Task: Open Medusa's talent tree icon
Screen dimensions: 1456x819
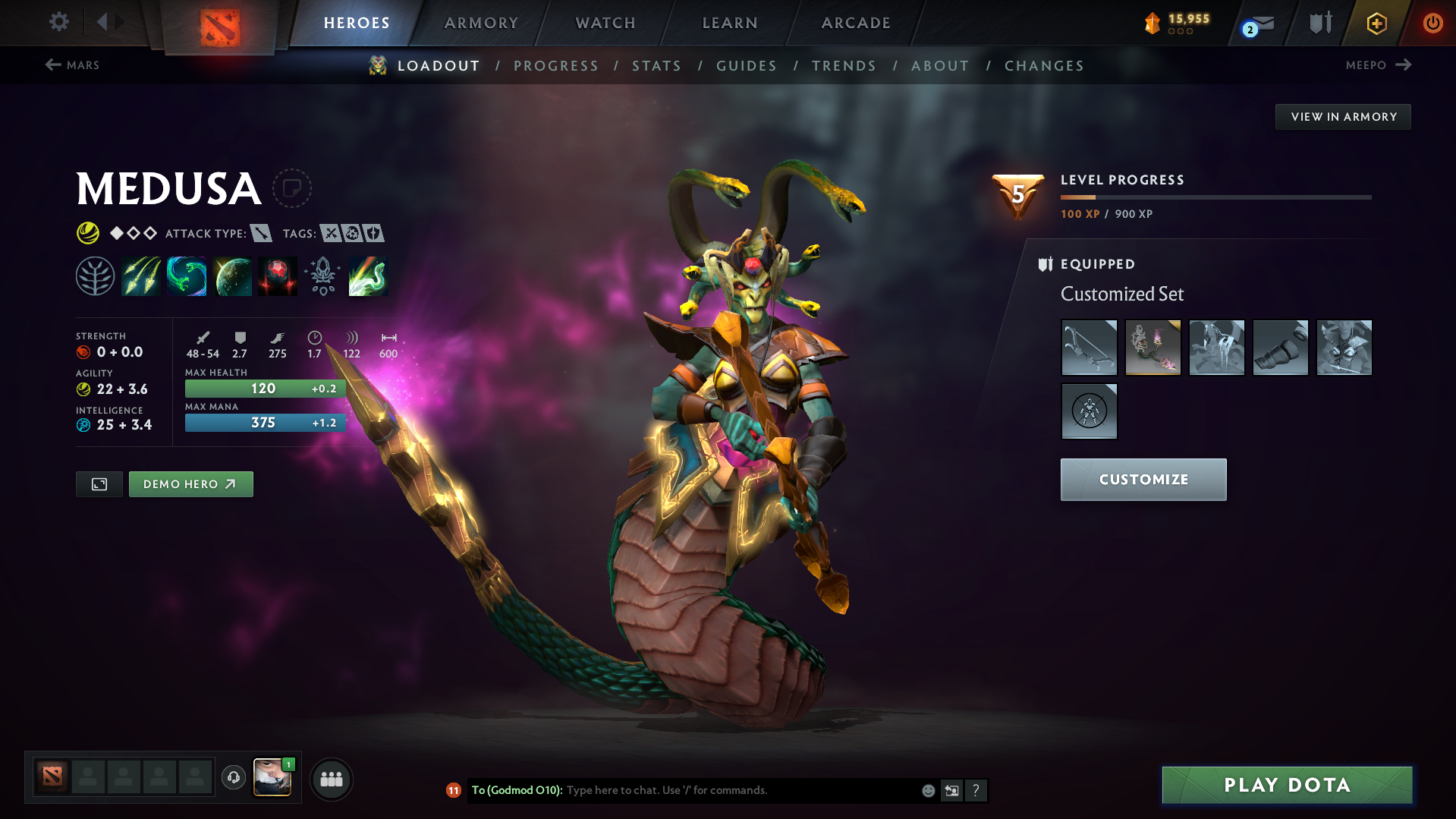Action: pos(94,276)
